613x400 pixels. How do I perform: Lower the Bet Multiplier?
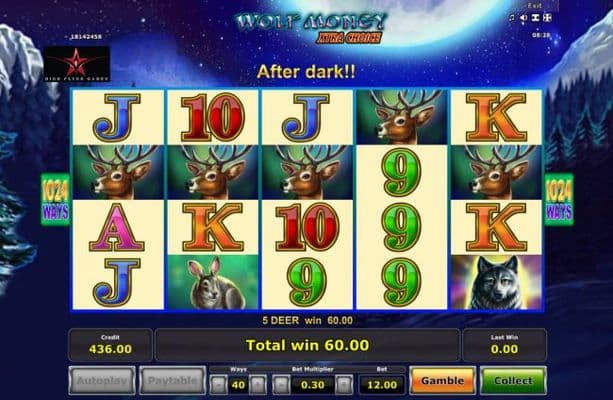279,382
